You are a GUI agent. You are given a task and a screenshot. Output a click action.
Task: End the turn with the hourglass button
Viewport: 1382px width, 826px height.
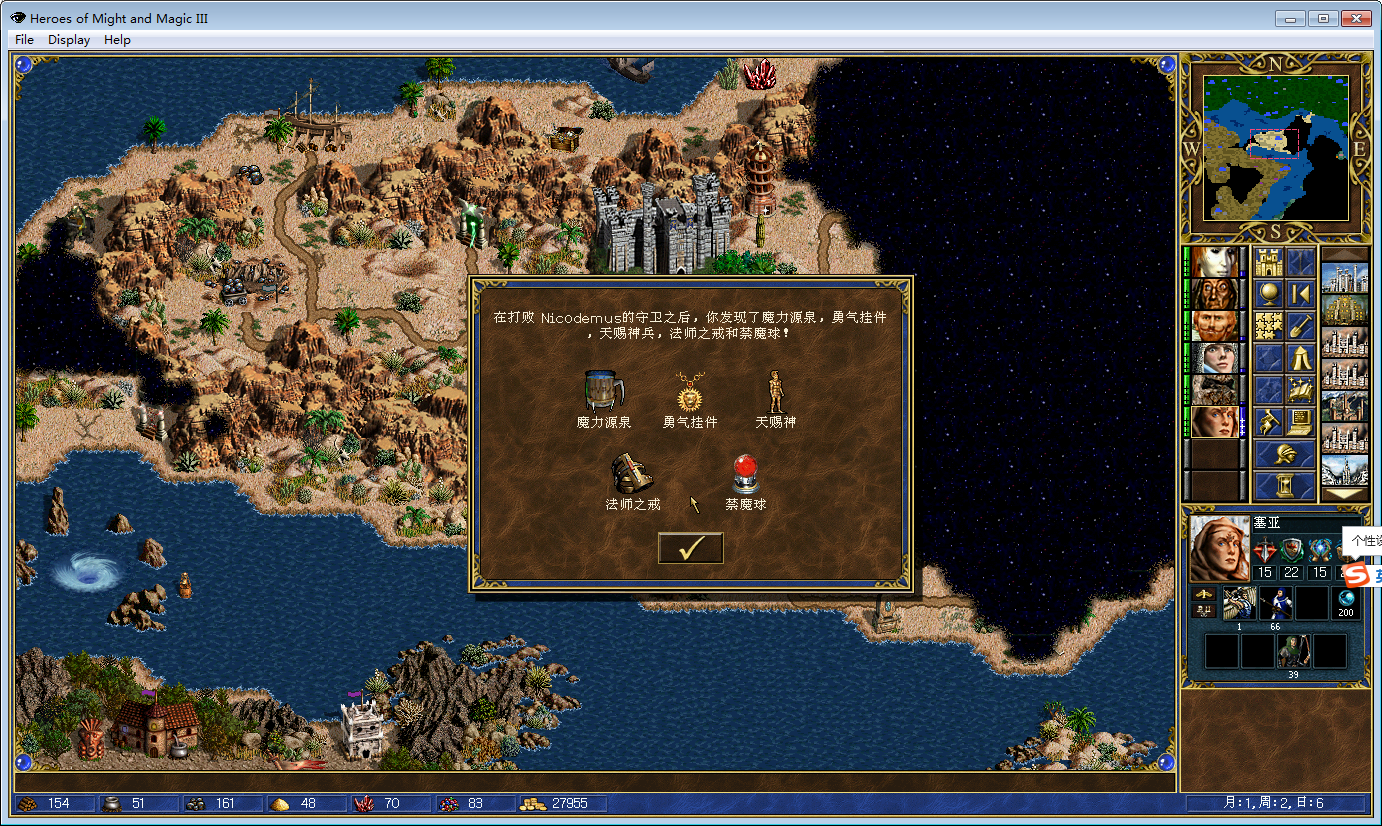point(1284,486)
